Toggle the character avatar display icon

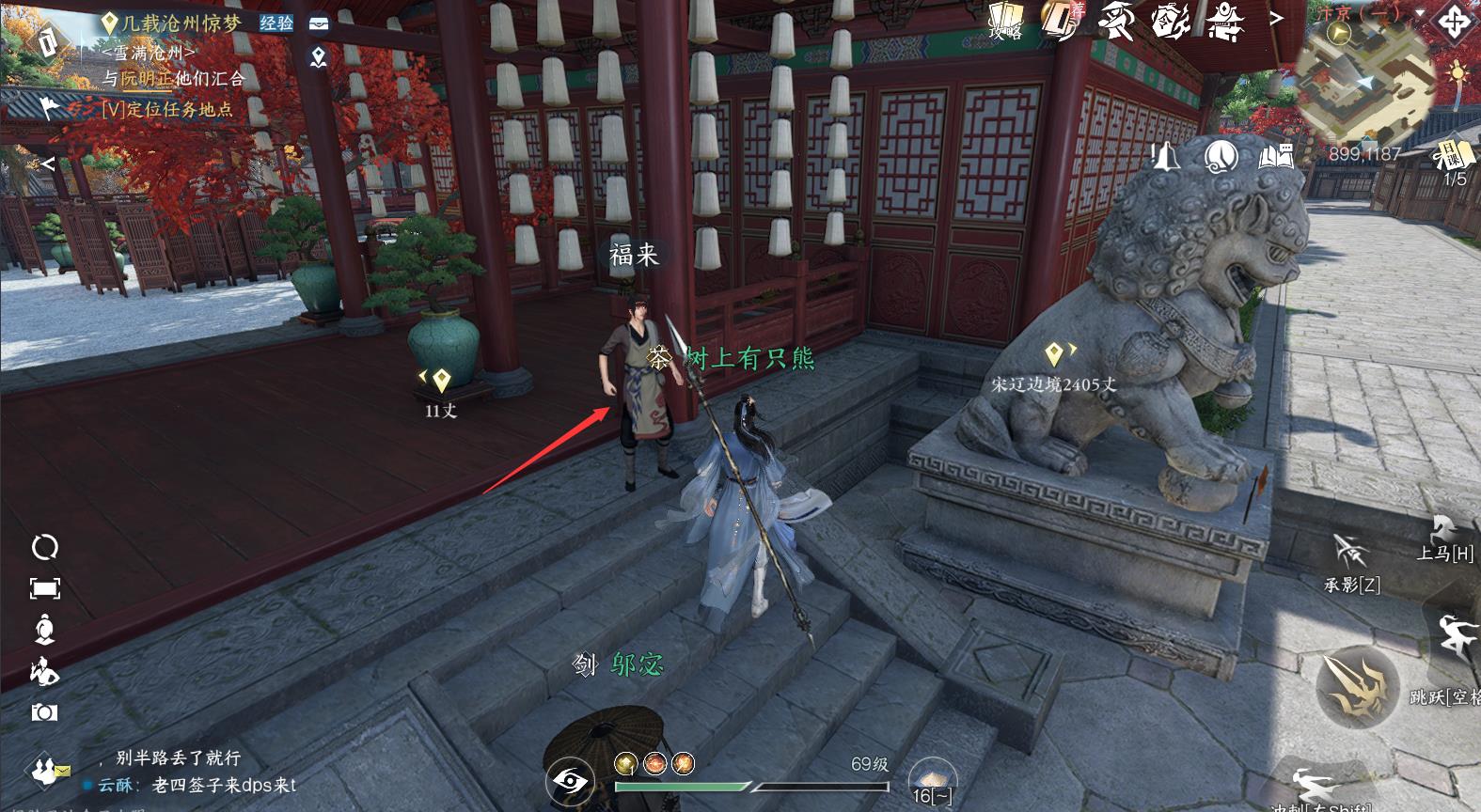click(x=43, y=628)
